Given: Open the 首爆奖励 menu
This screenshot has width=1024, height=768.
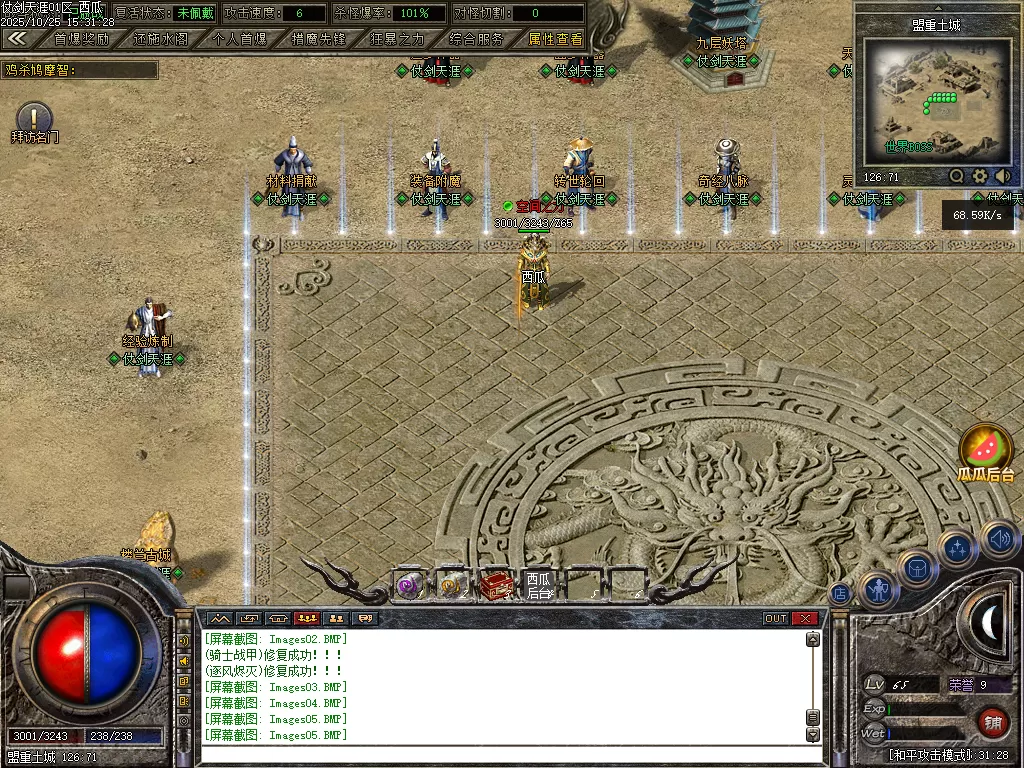Looking at the screenshot, I should 81,40.
